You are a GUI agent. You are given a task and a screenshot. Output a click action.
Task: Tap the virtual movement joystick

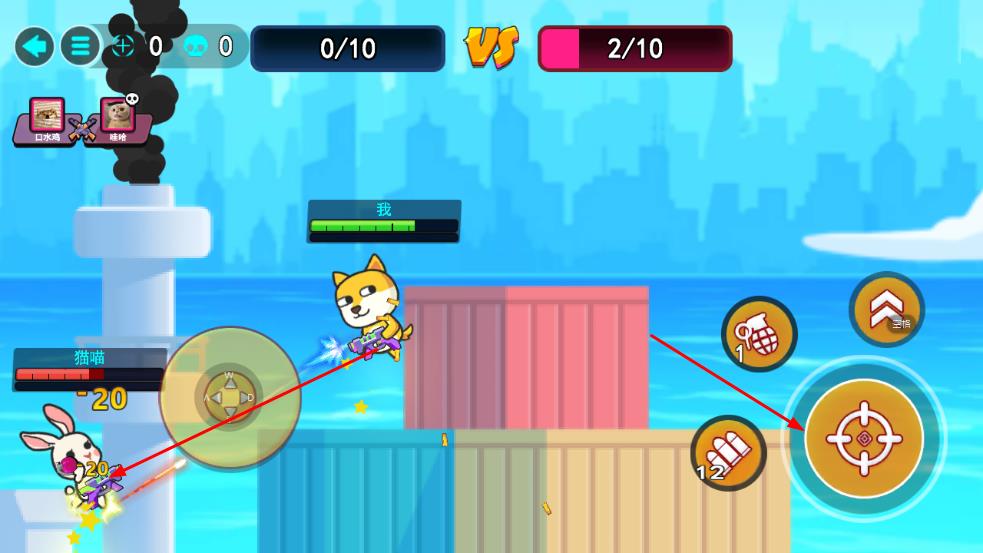229,397
